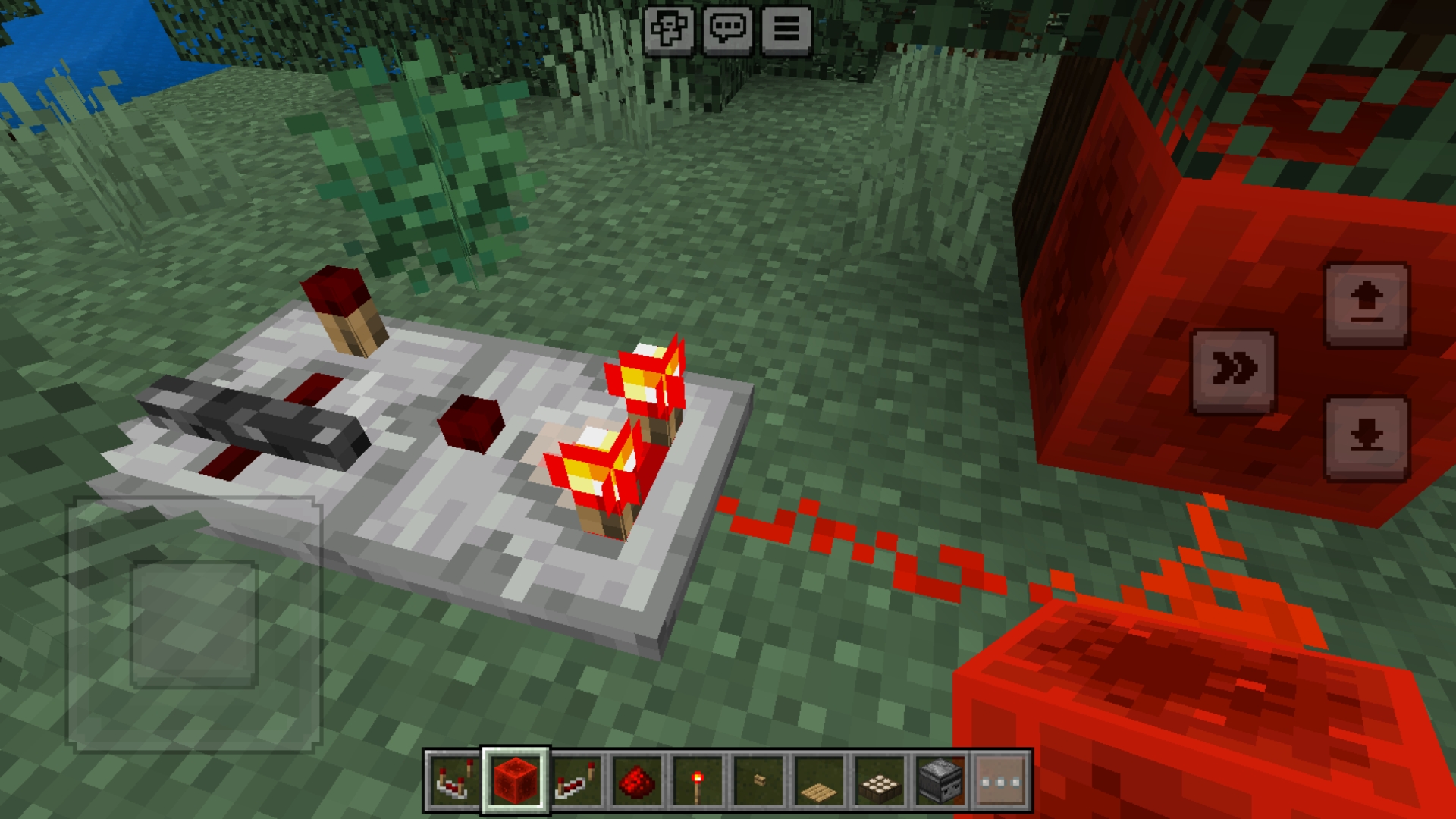Open the inventory with the three-dots button

(x=1001, y=781)
